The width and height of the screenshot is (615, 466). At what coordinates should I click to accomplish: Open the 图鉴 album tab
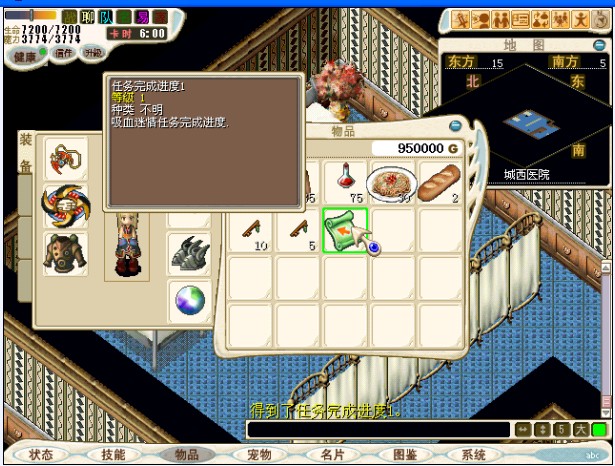(405, 454)
